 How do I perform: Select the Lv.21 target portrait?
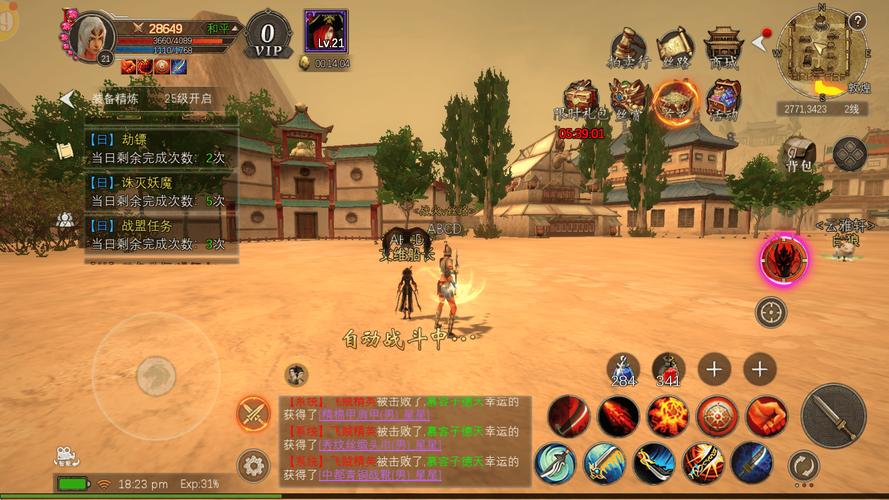click(x=326, y=31)
